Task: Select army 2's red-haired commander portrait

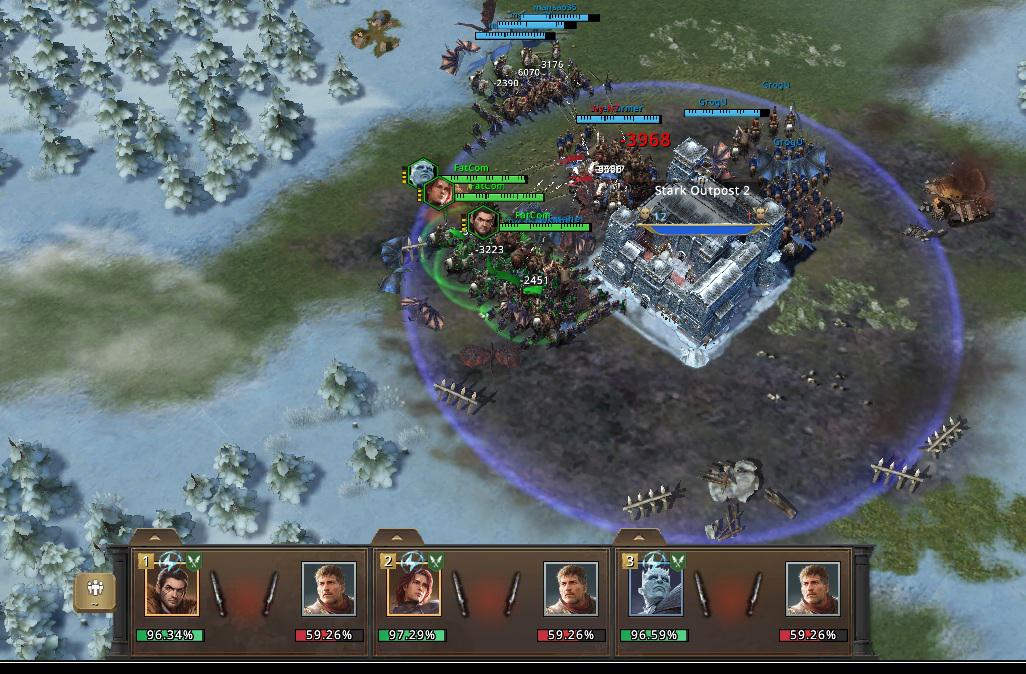Action: pyautogui.click(x=414, y=589)
